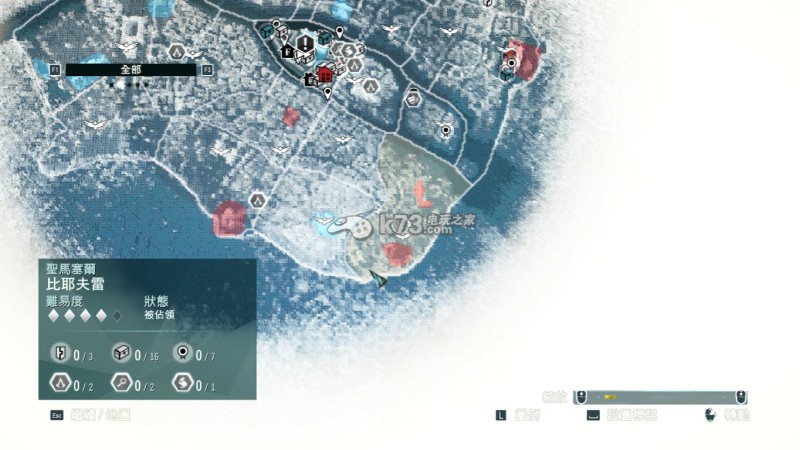Select the circular target marker on the map
Image resolution: width=800 pixels, height=450 pixels.
(x=445, y=130)
